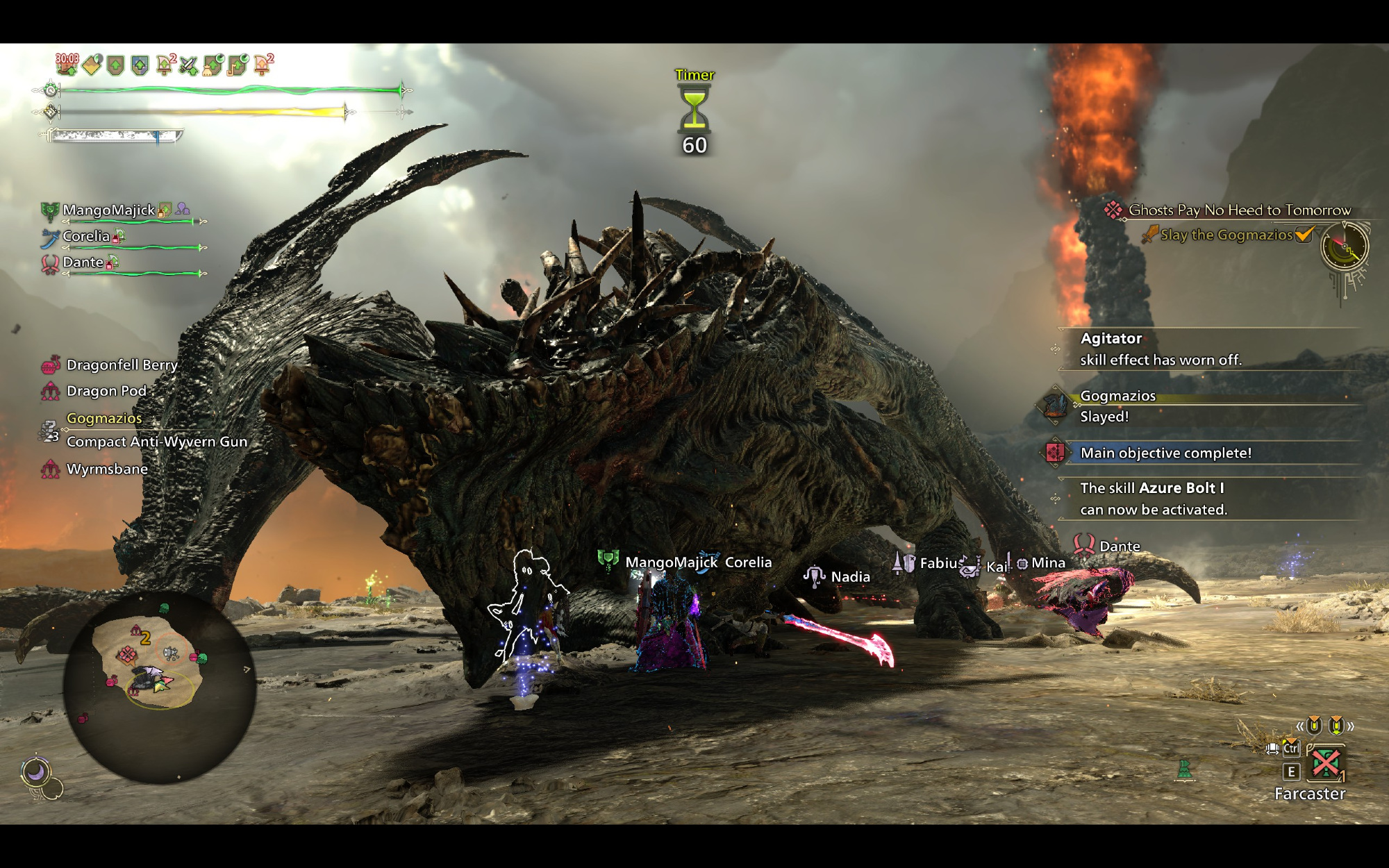This screenshot has height=868, width=1389.
Task: Select Compact Anti-Wyvern Gun in the list
Action: click(156, 442)
